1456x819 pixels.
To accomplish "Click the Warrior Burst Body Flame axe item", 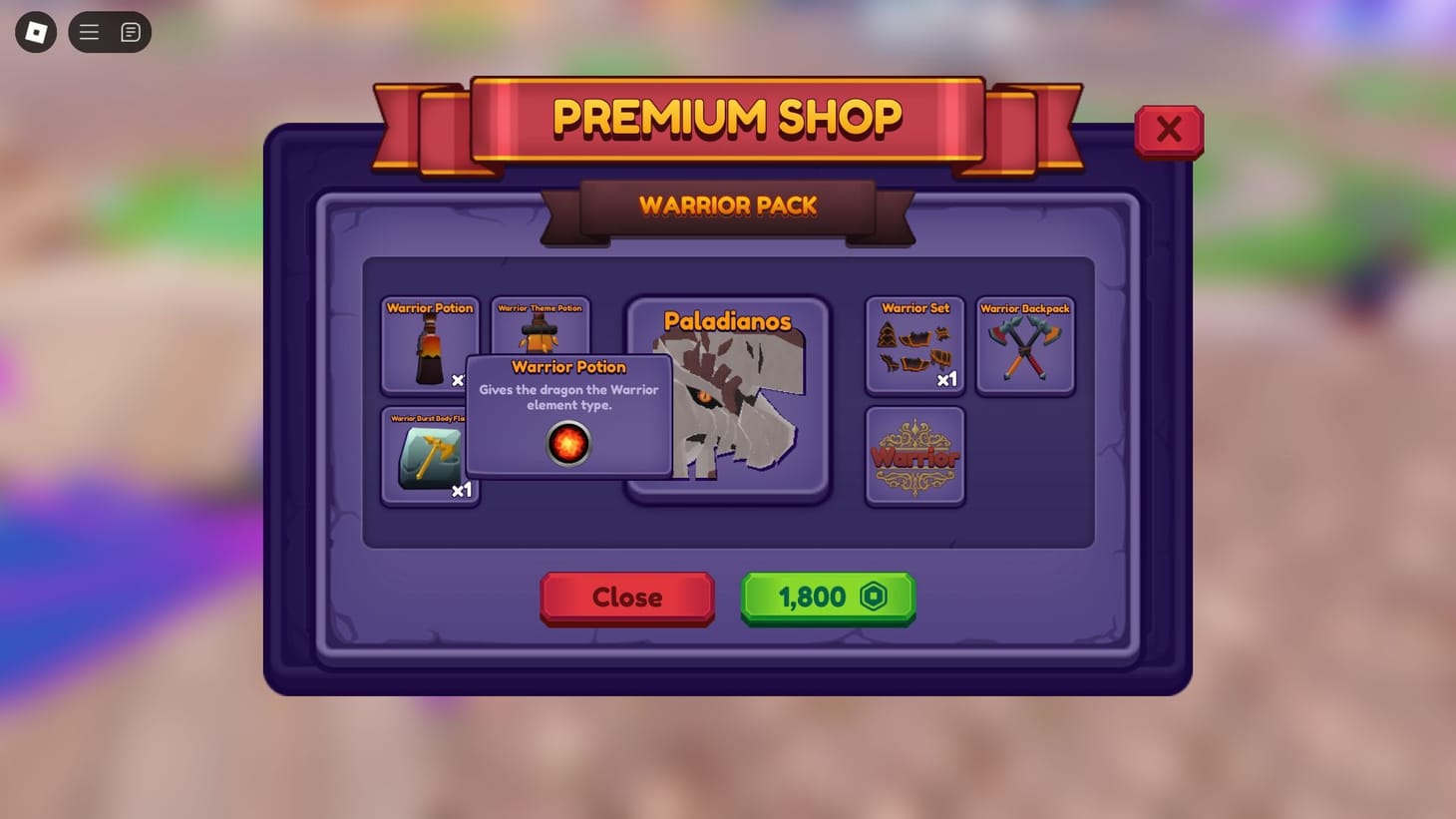I will 429,454.
